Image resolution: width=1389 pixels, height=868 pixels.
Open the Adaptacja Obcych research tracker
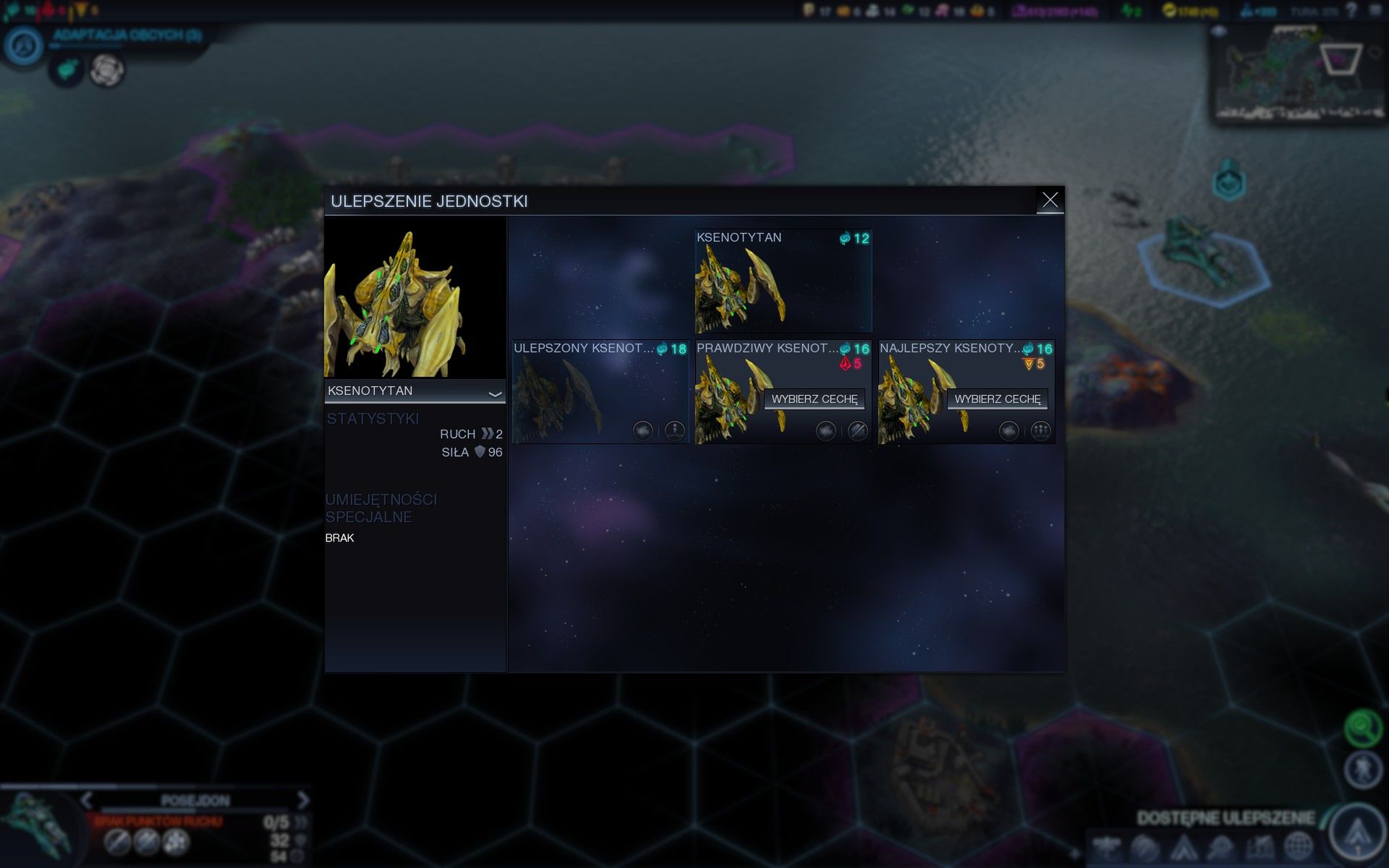tap(25, 46)
